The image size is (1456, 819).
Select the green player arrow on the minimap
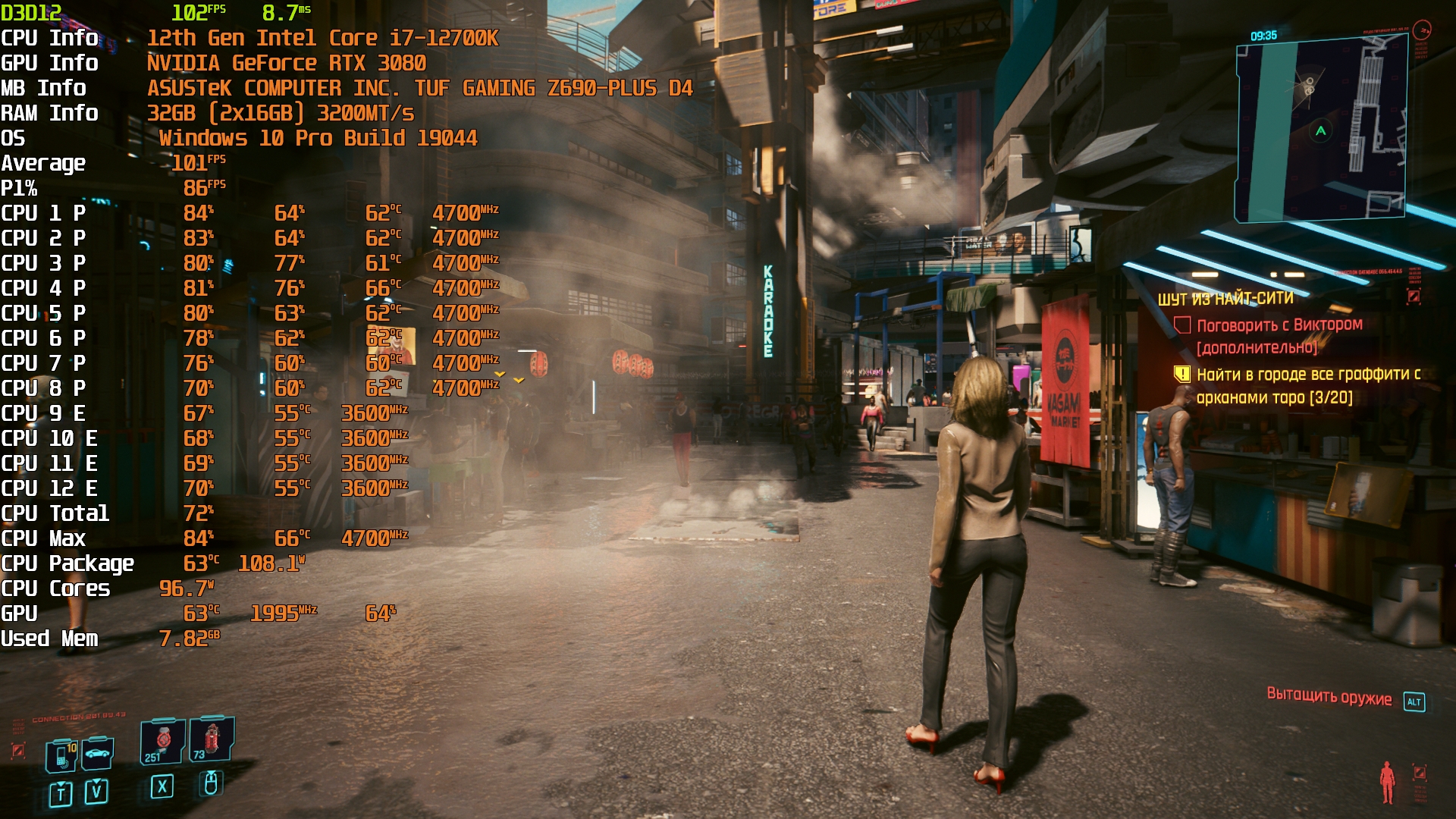[1321, 131]
